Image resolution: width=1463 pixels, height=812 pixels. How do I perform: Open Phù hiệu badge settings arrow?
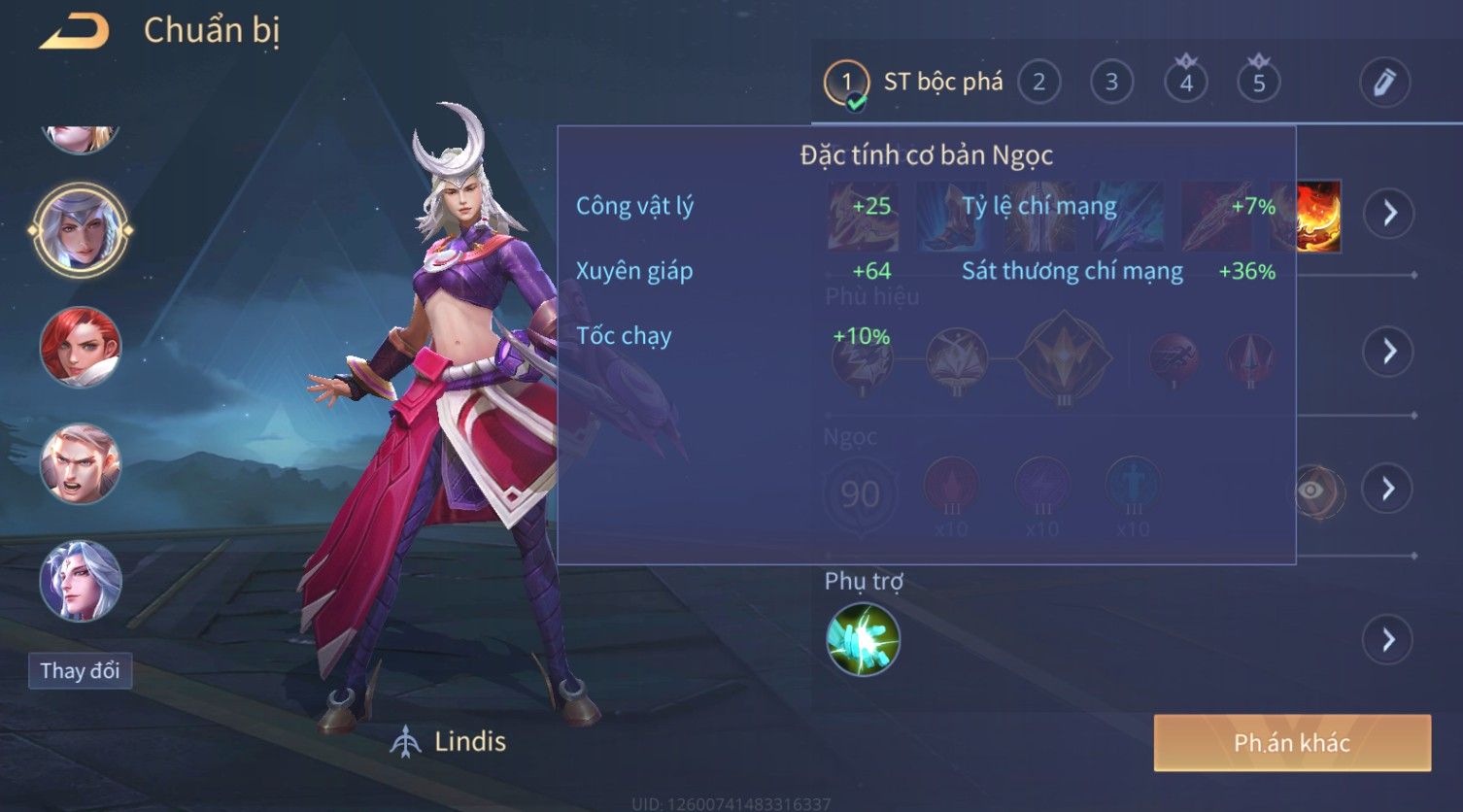point(1389,351)
